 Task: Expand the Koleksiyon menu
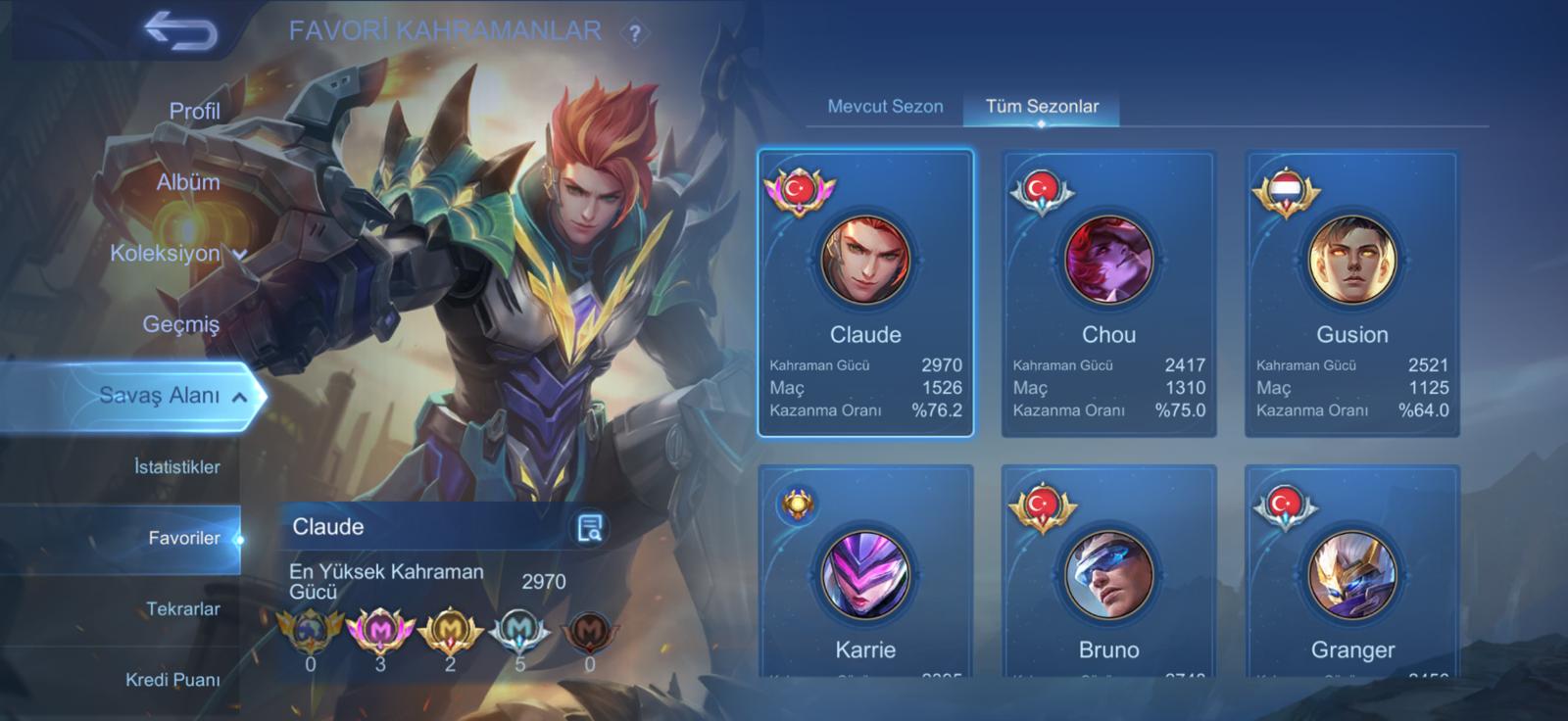coord(176,253)
